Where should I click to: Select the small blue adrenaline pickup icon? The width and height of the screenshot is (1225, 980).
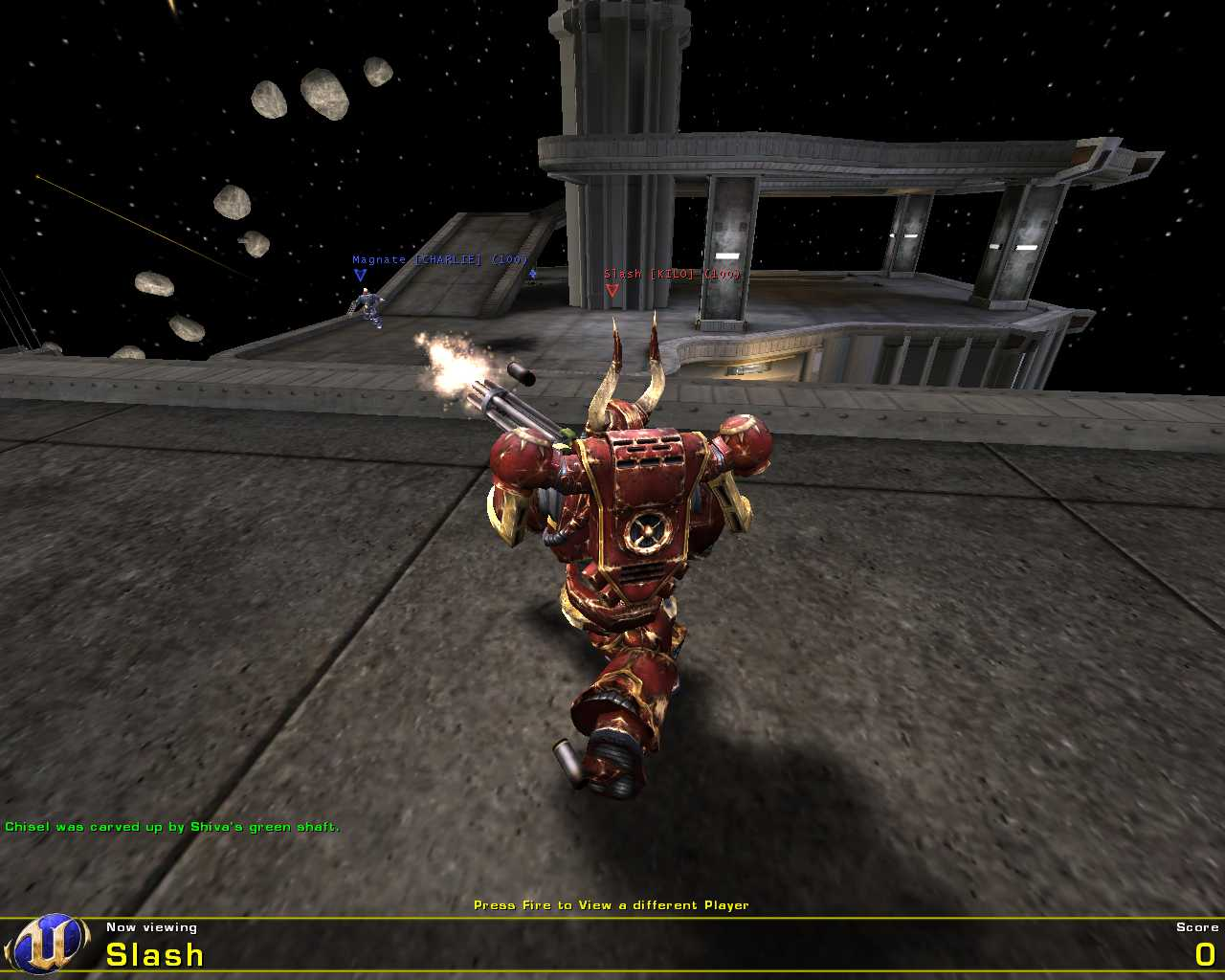532,271
